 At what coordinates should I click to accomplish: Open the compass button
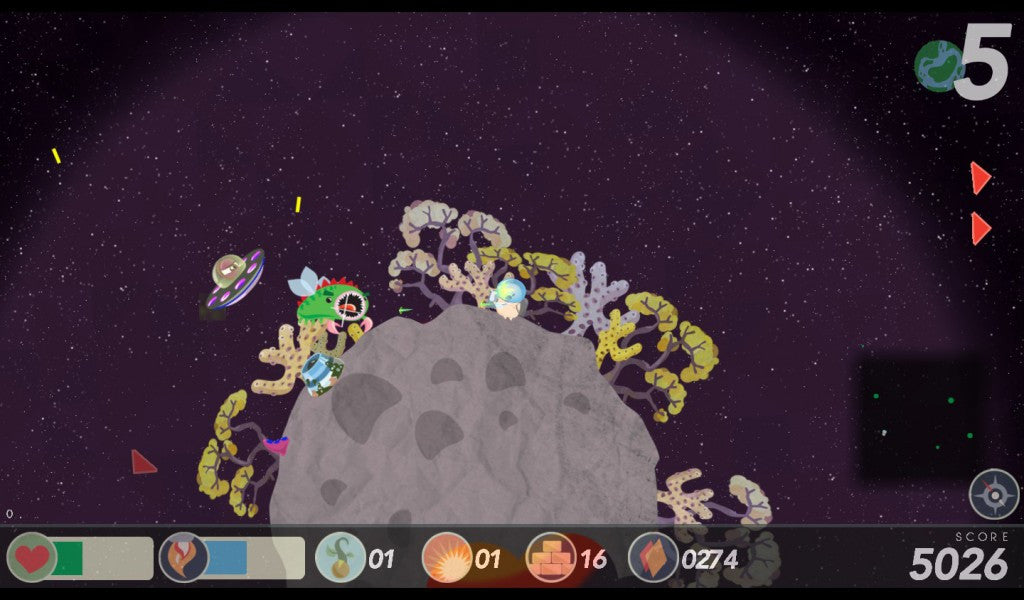pyautogui.click(x=993, y=494)
